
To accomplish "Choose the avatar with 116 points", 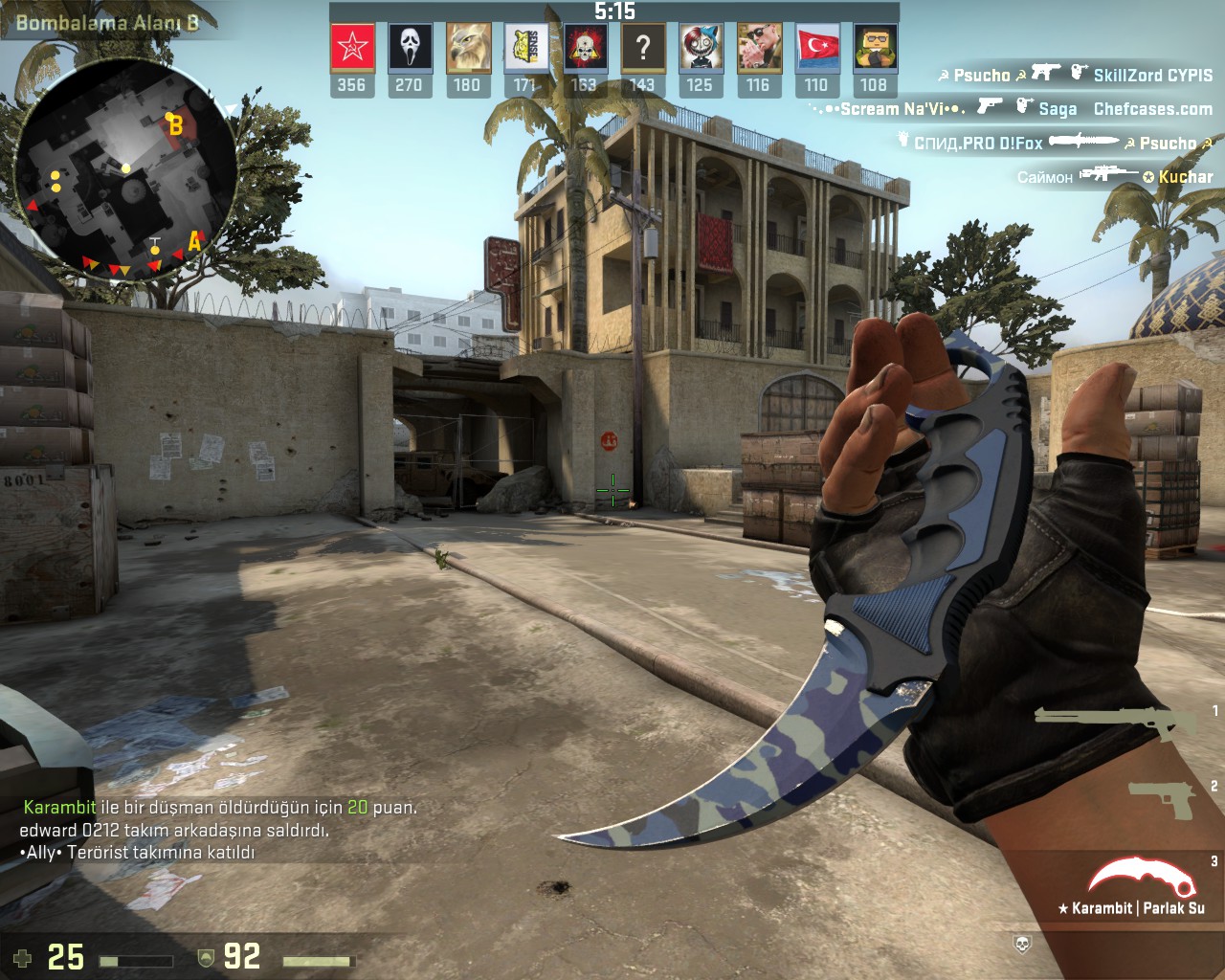I will click(758, 48).
